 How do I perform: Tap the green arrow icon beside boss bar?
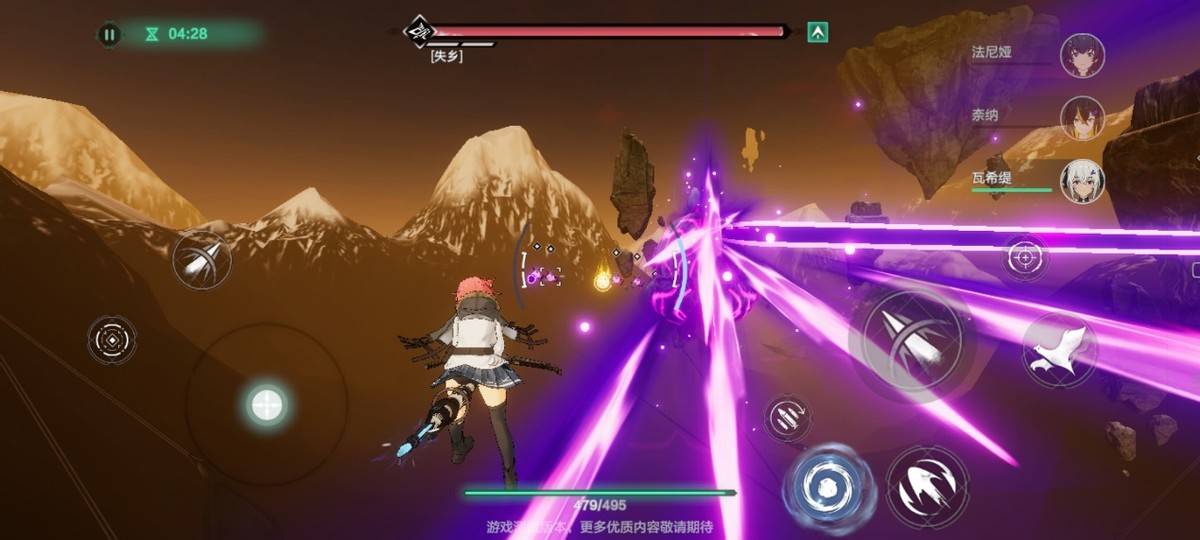(x=818, y=32)
